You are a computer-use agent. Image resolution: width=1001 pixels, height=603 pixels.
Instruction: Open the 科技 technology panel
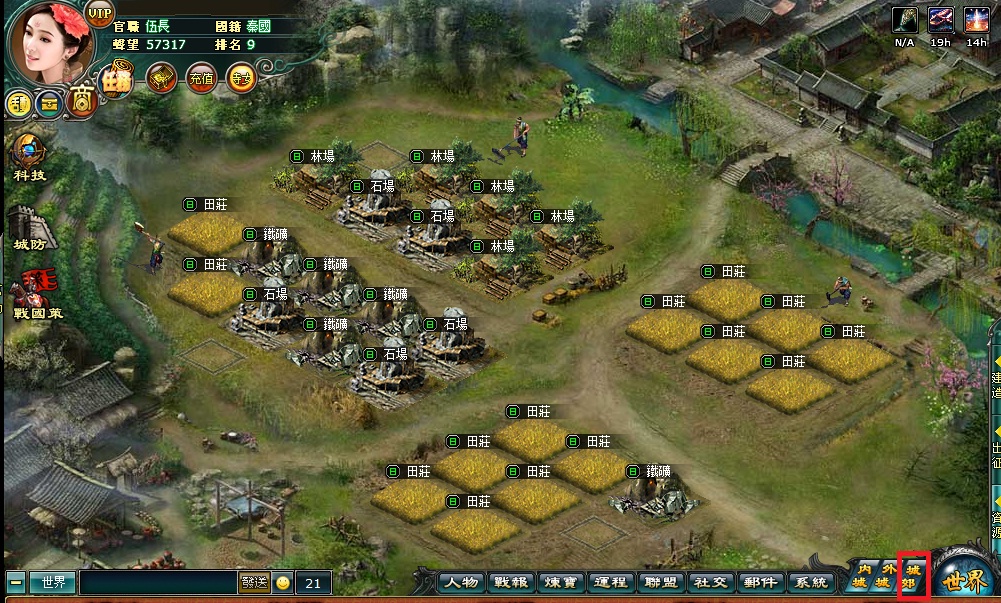click(29, 157)
